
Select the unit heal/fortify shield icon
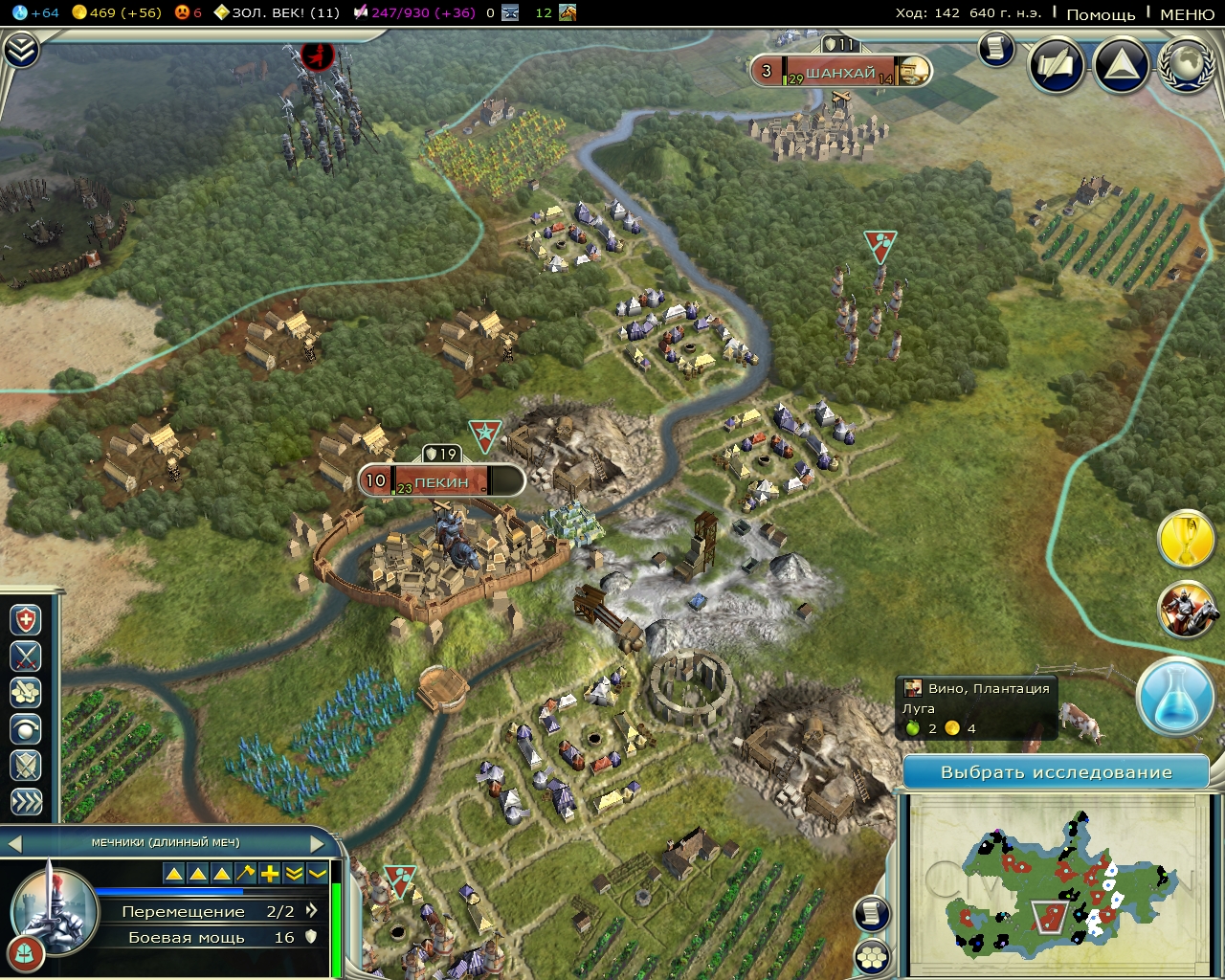point(26,620)
